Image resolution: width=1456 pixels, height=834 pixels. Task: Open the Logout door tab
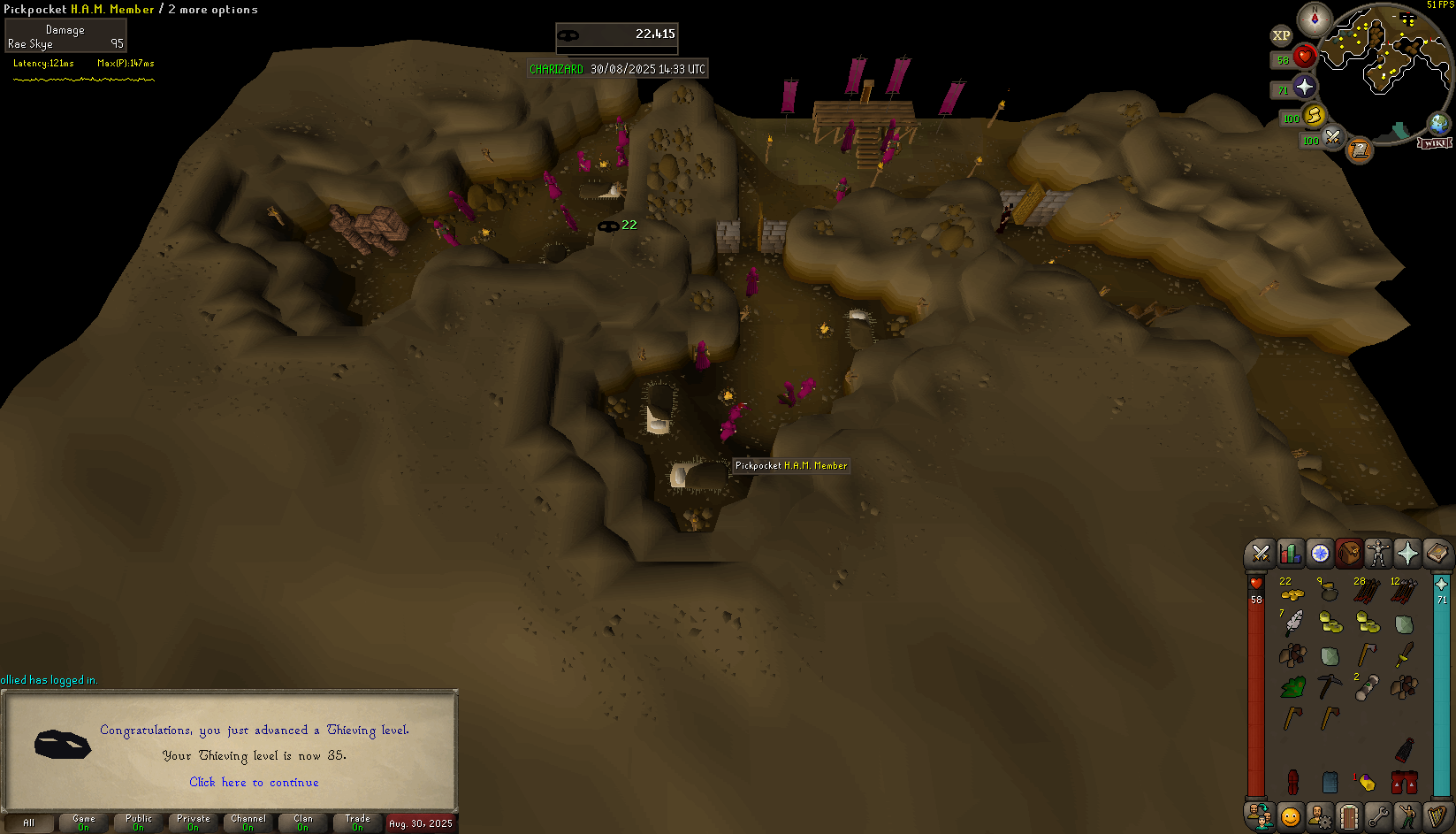[1349, 815]
